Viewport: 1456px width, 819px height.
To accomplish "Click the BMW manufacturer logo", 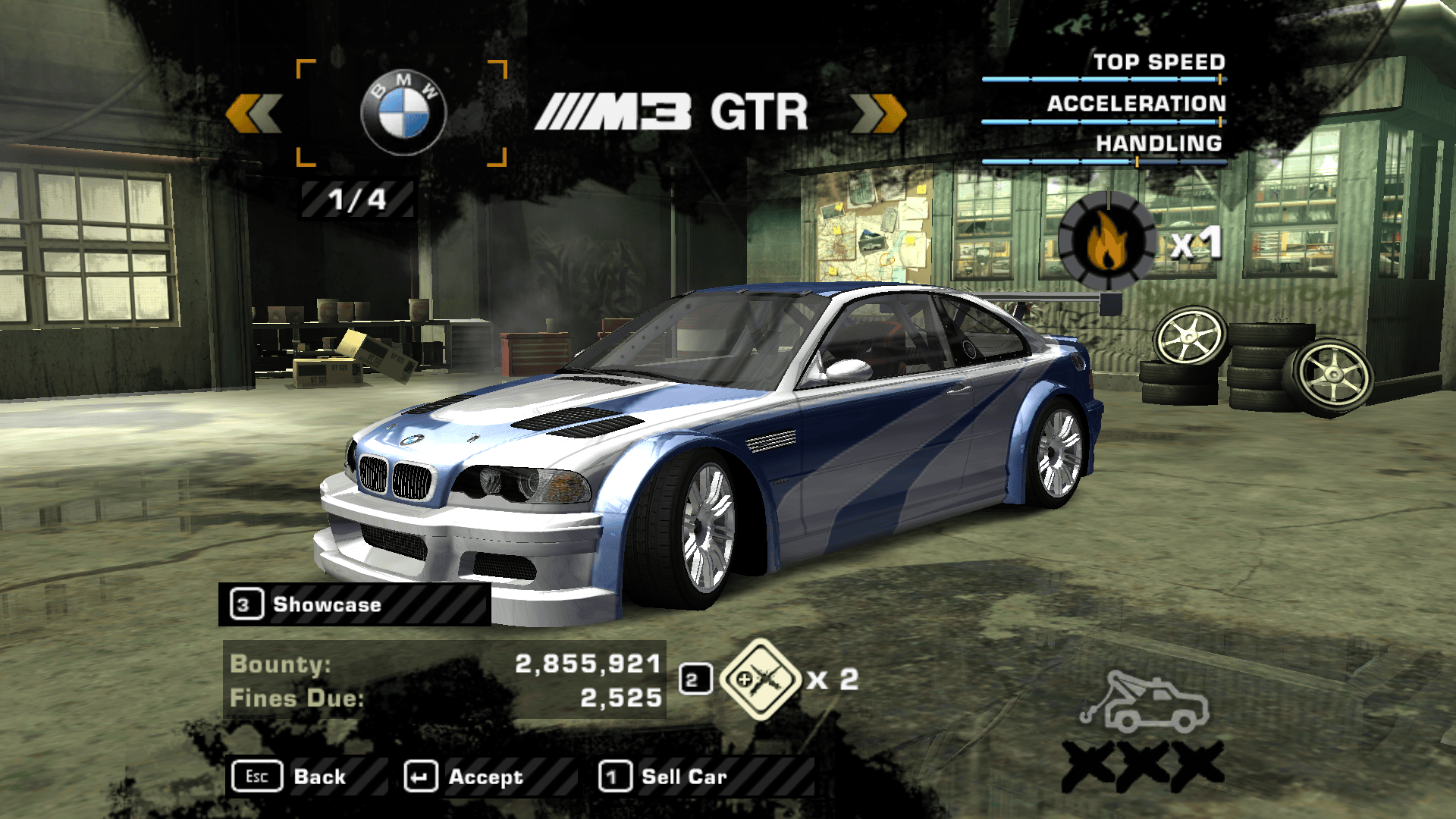I will (x=403, y=114).
